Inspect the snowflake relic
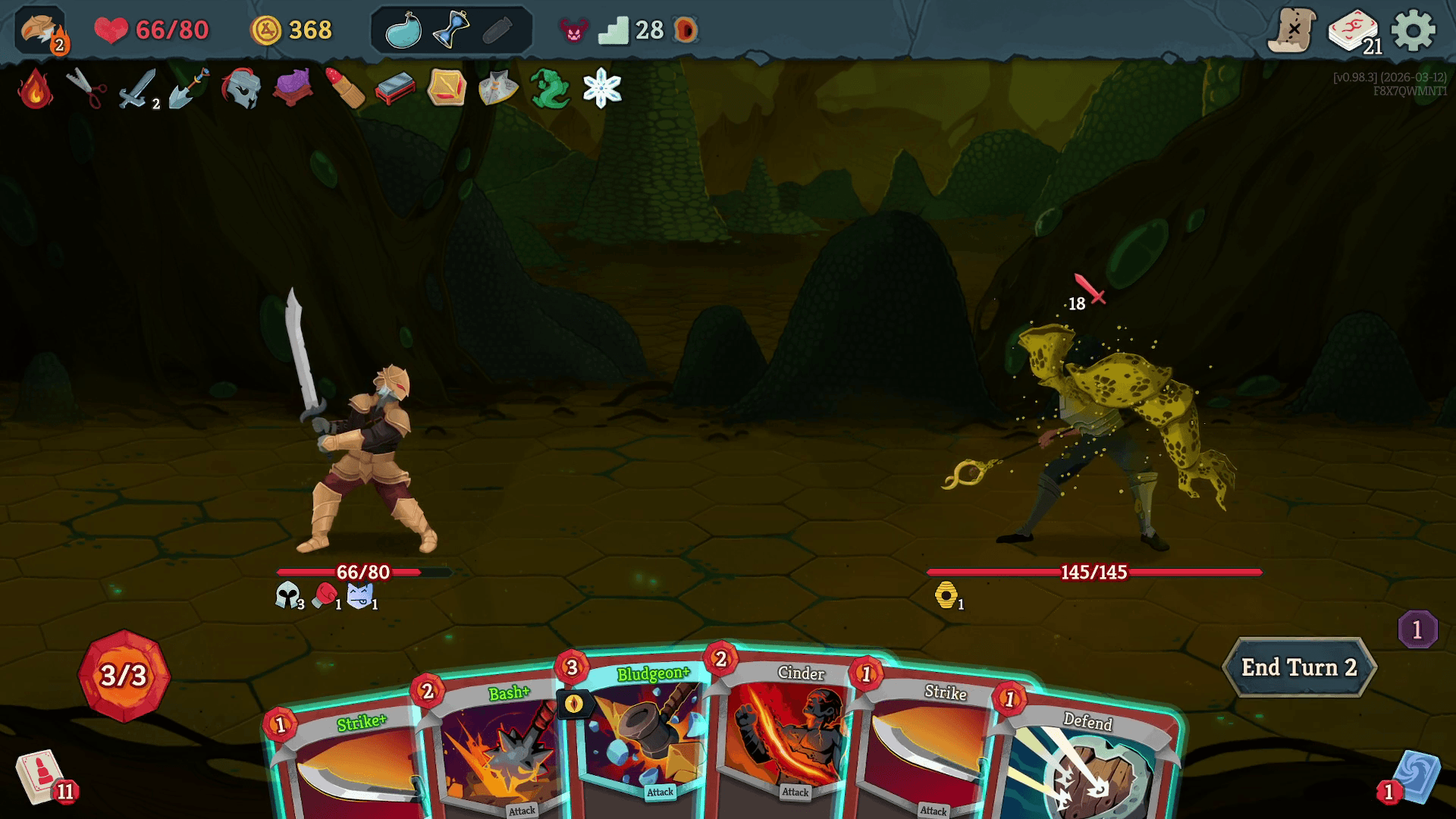The height and width of the screenshot is (819, 1456). (x=602, y=89)
